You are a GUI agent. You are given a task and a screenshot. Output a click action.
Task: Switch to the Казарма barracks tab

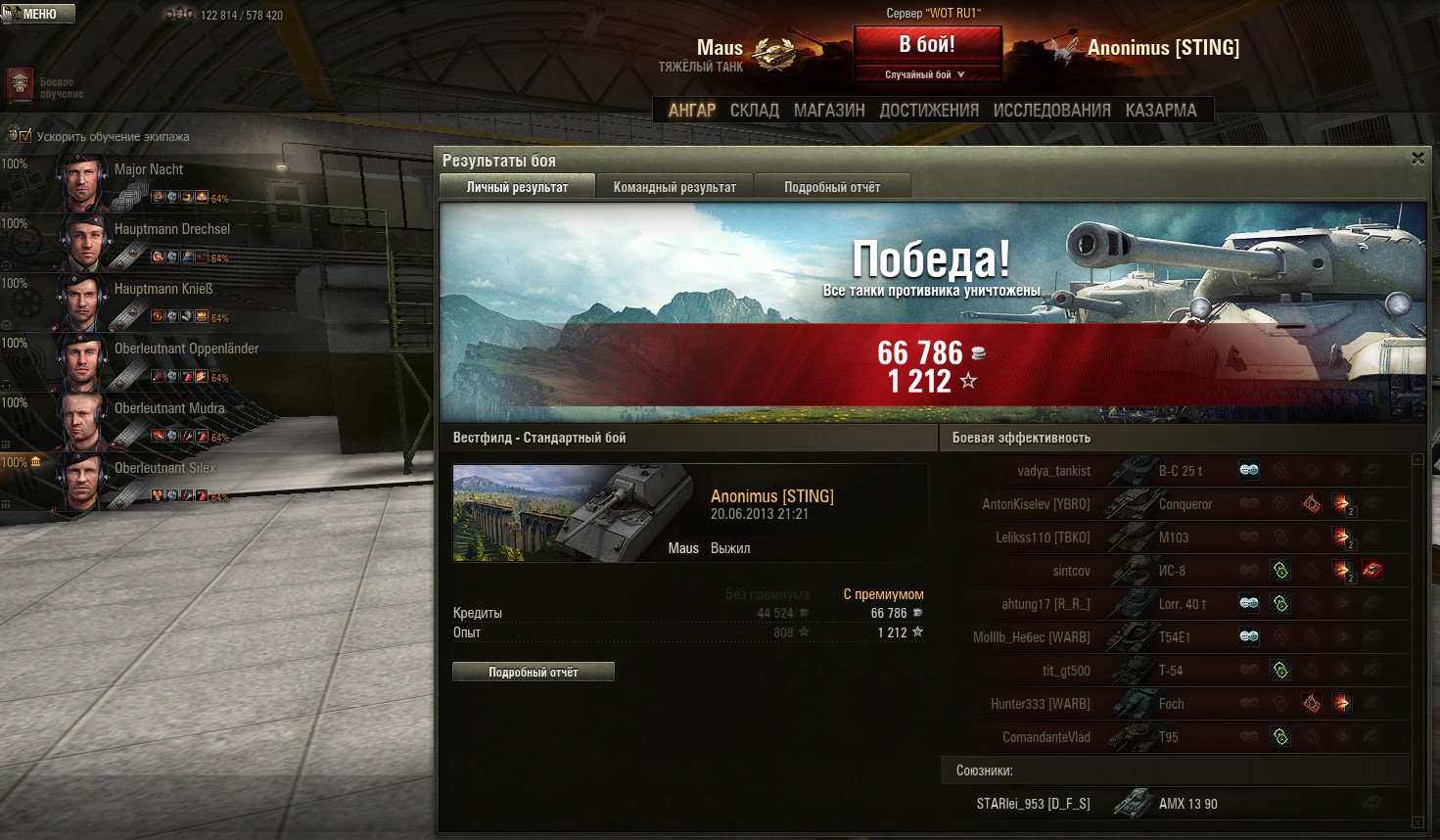[1161, 111]
